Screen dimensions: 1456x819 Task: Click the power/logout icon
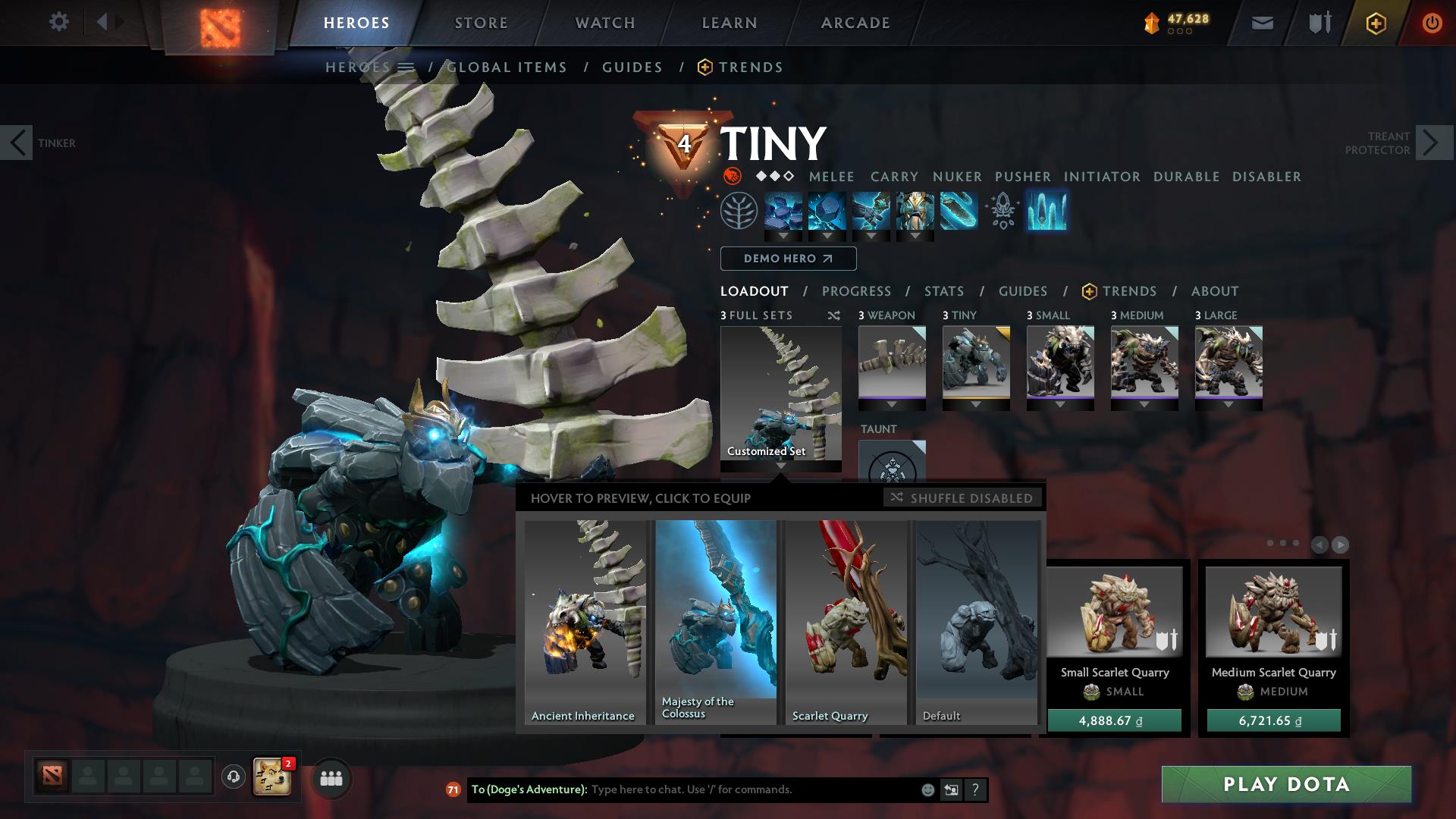(1432, 23)
